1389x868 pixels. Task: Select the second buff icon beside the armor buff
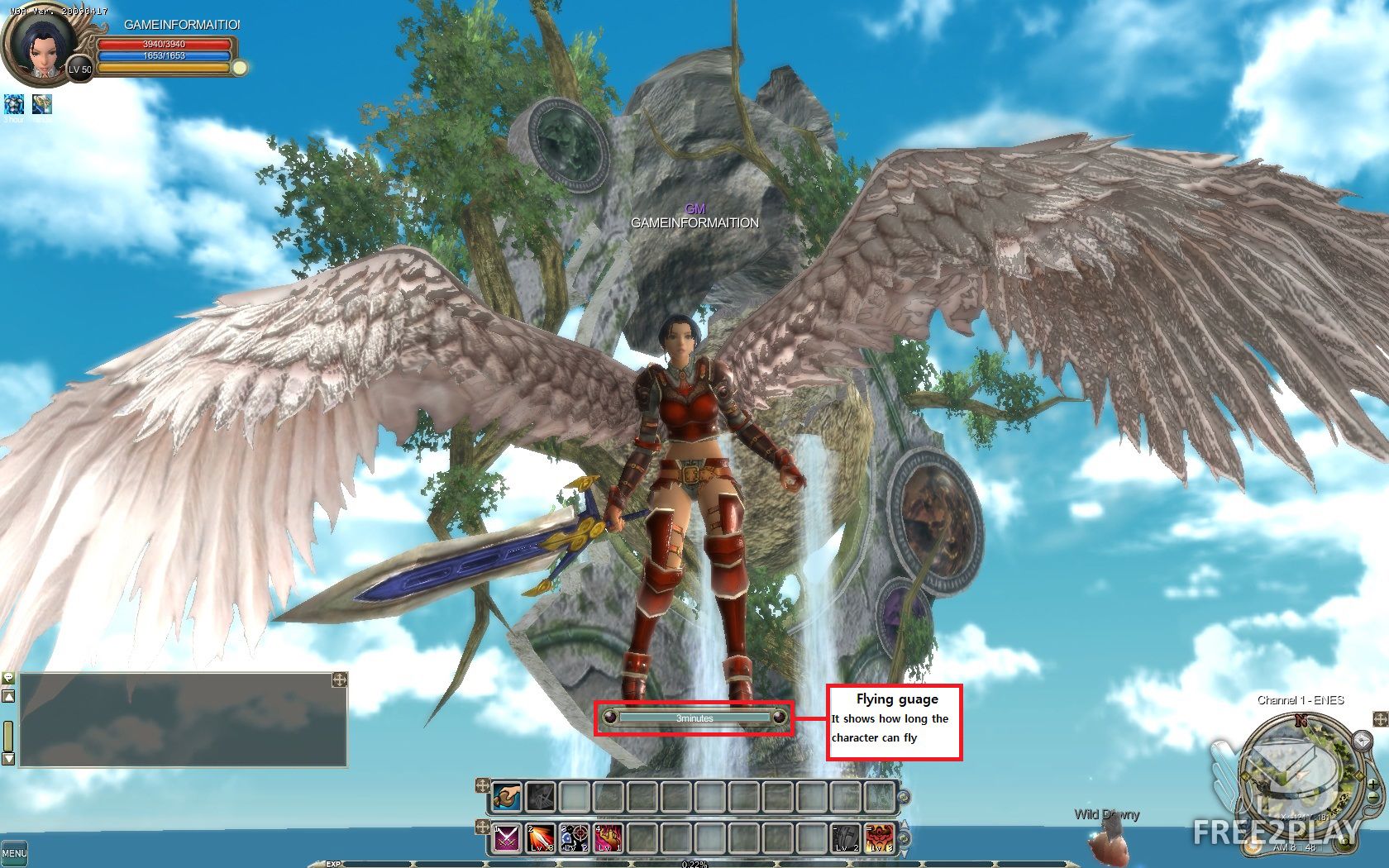[42, 104]
